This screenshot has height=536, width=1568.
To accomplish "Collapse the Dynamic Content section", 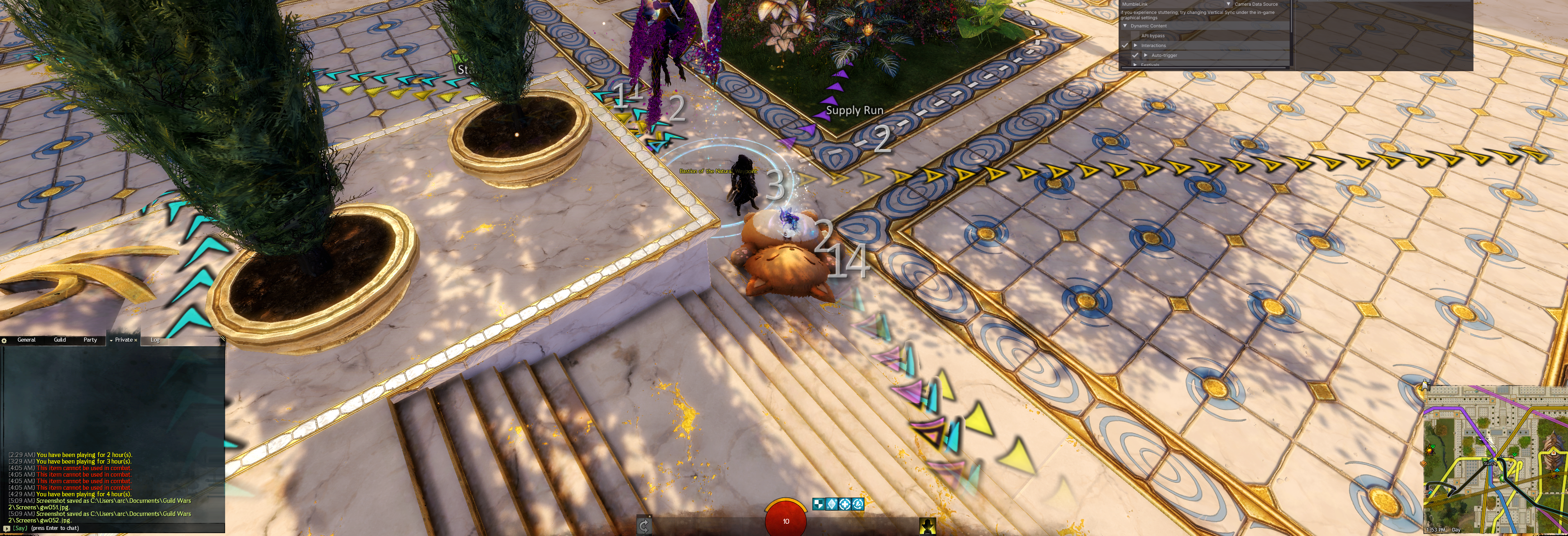I will point(1125,26).
